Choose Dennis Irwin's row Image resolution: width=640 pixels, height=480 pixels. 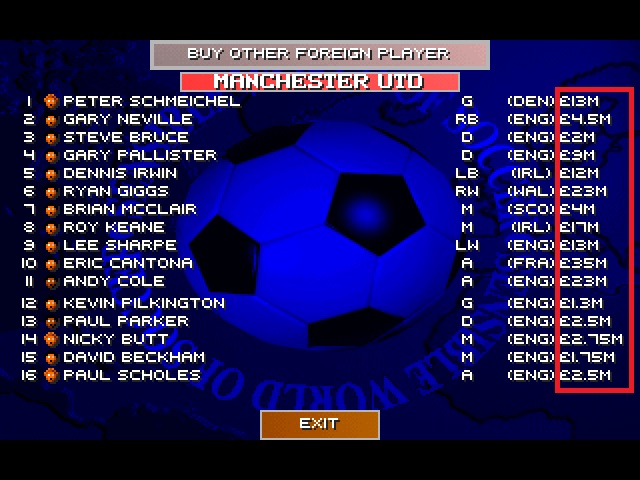pos(120,173)
